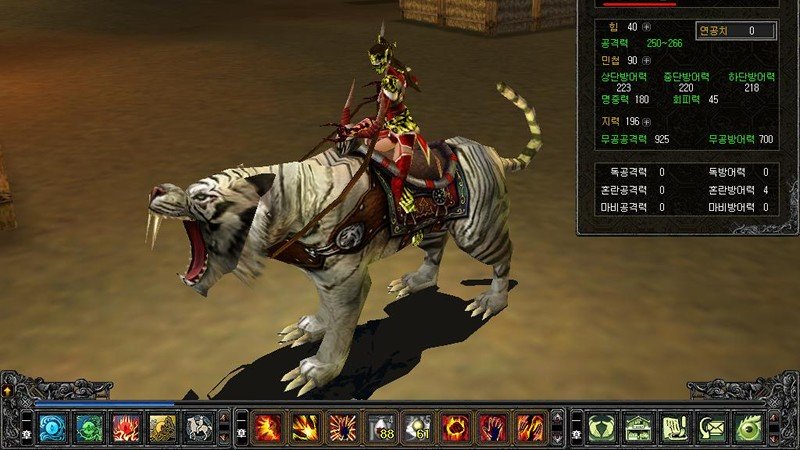Open the green hands emblem menu
The width and height of the screenshot is (800, 450).
pyautogui.click(x=601, y=428)
